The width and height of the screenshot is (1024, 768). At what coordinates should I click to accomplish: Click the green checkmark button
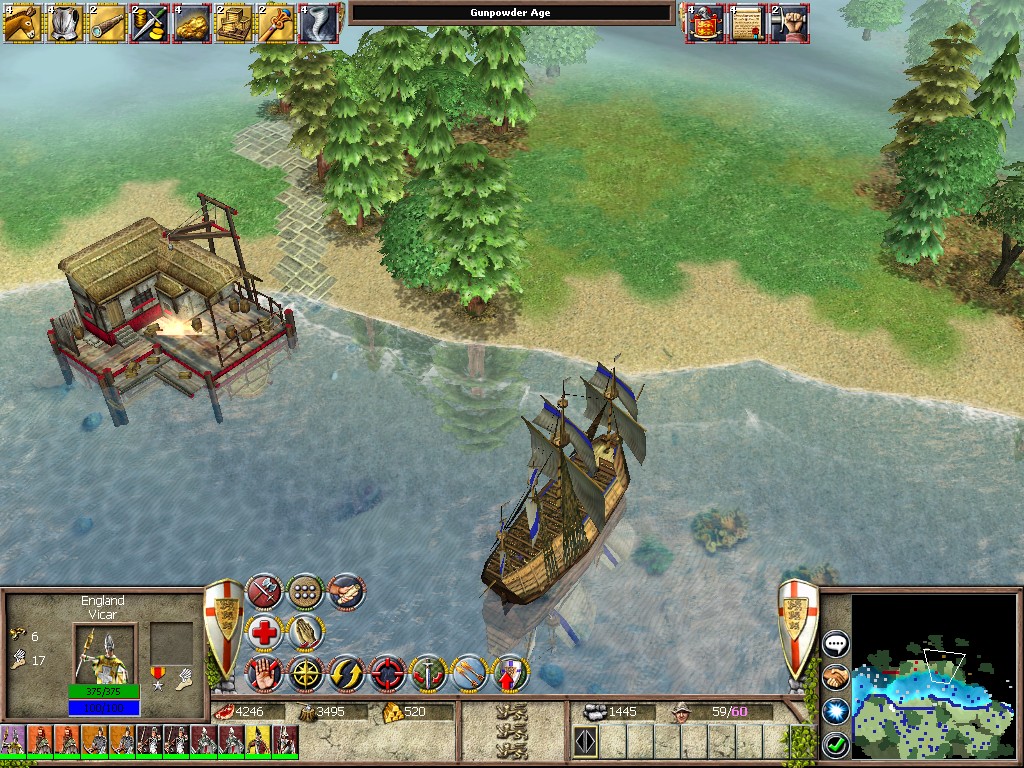[x=835, y=744]
